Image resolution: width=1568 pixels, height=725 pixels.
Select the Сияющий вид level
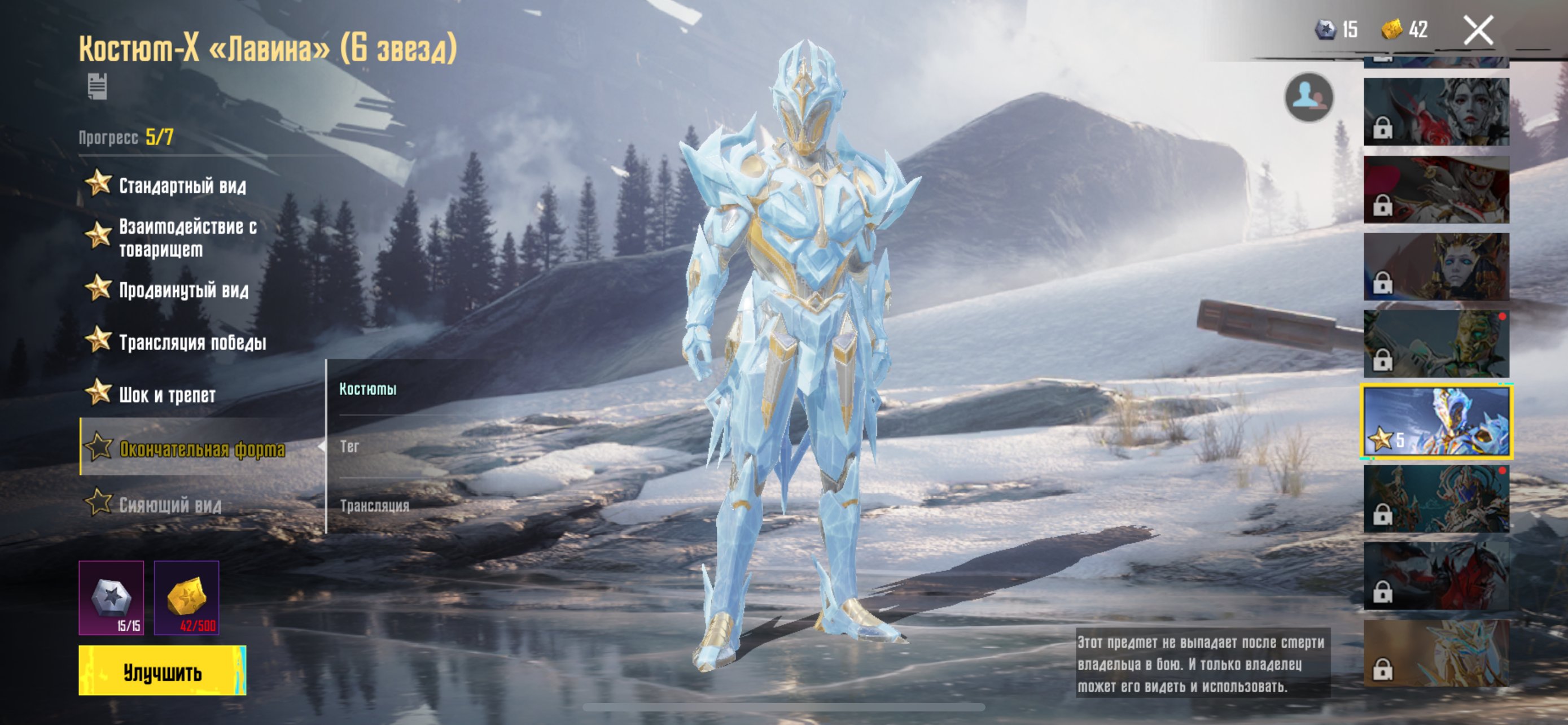tap(170, 505)
